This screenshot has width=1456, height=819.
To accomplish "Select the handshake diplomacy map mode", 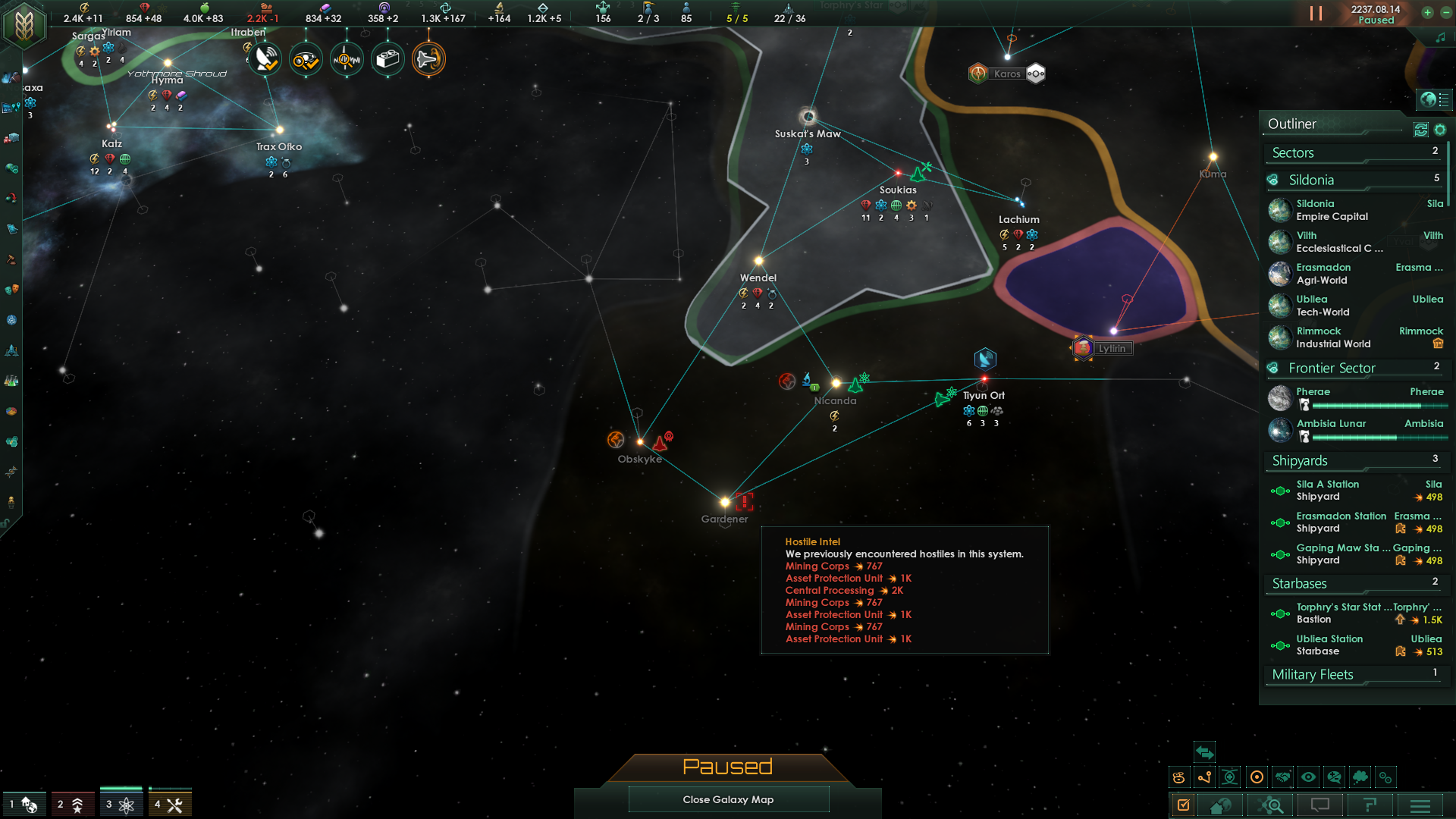I will (1282, 777).
